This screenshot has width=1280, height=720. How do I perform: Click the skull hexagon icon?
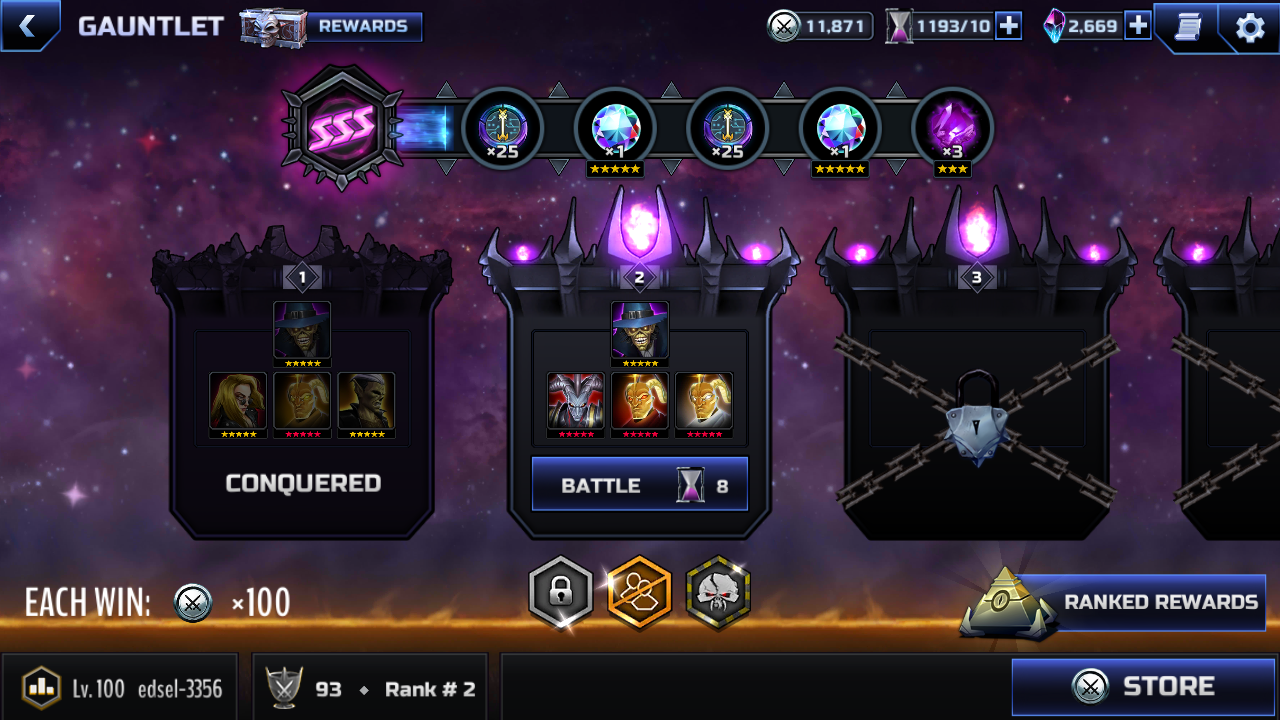click(x=718, y=593)
